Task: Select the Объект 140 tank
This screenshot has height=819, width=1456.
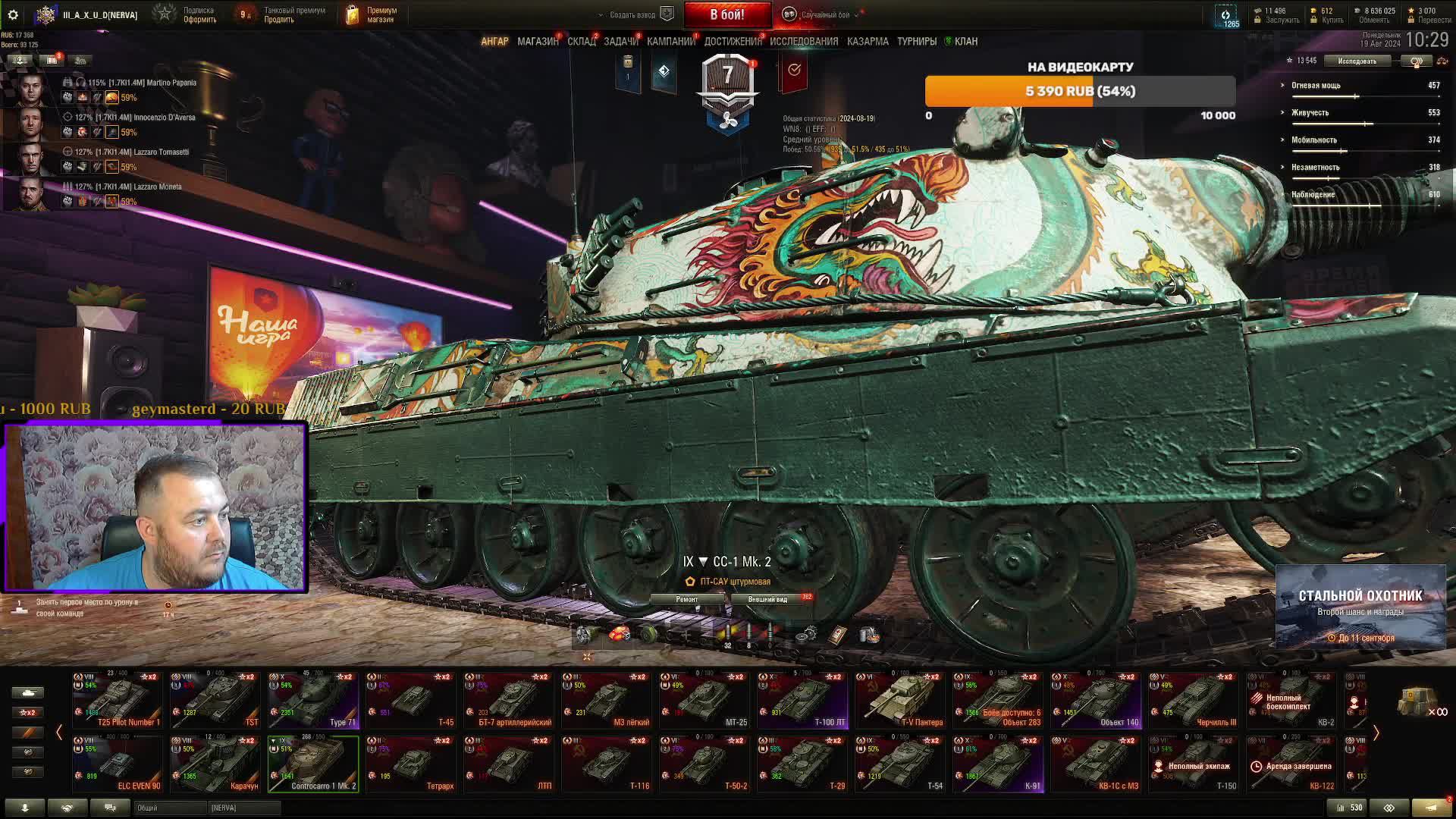Action: click(1096, 700)
